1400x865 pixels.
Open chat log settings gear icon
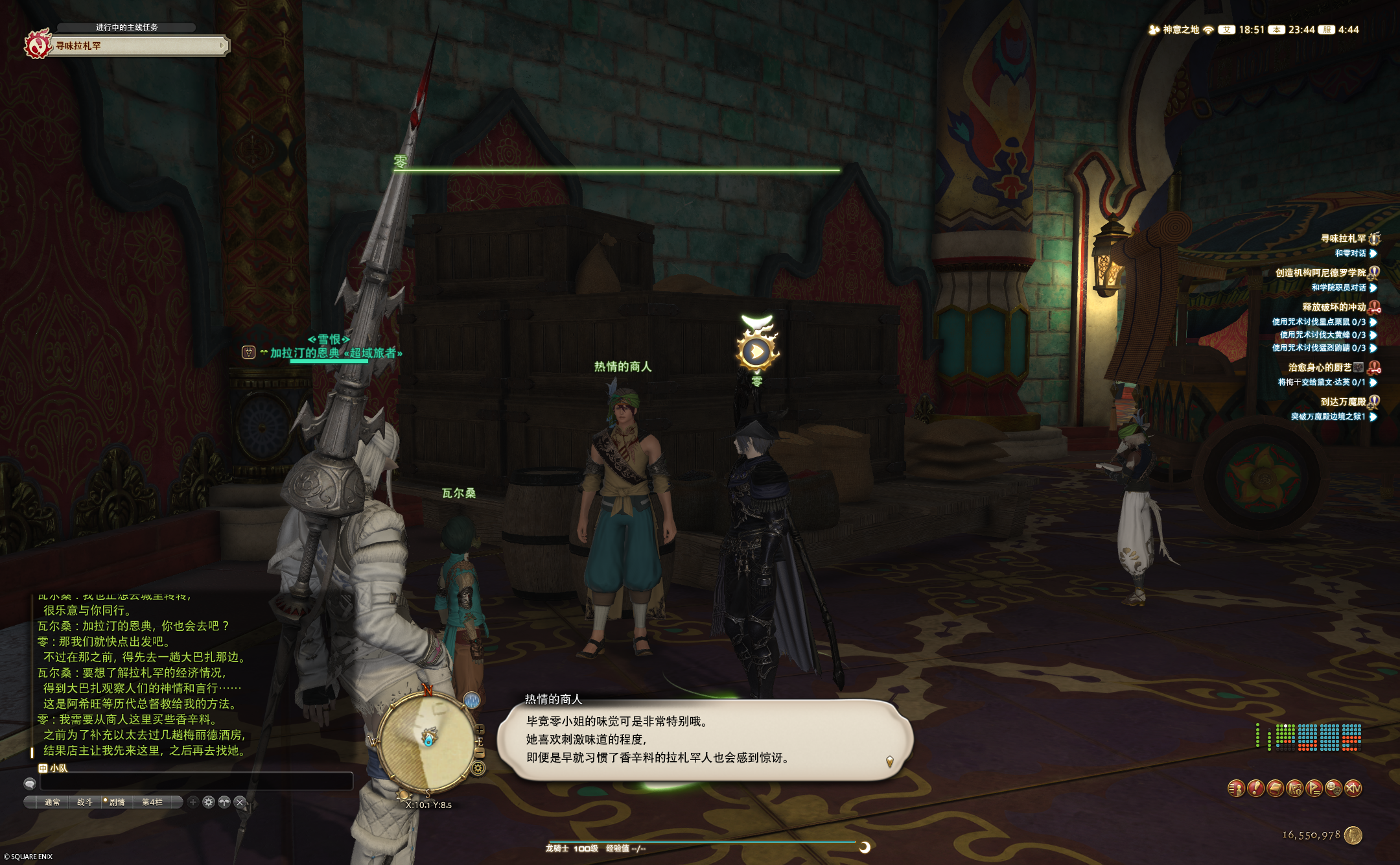[208, 802]
